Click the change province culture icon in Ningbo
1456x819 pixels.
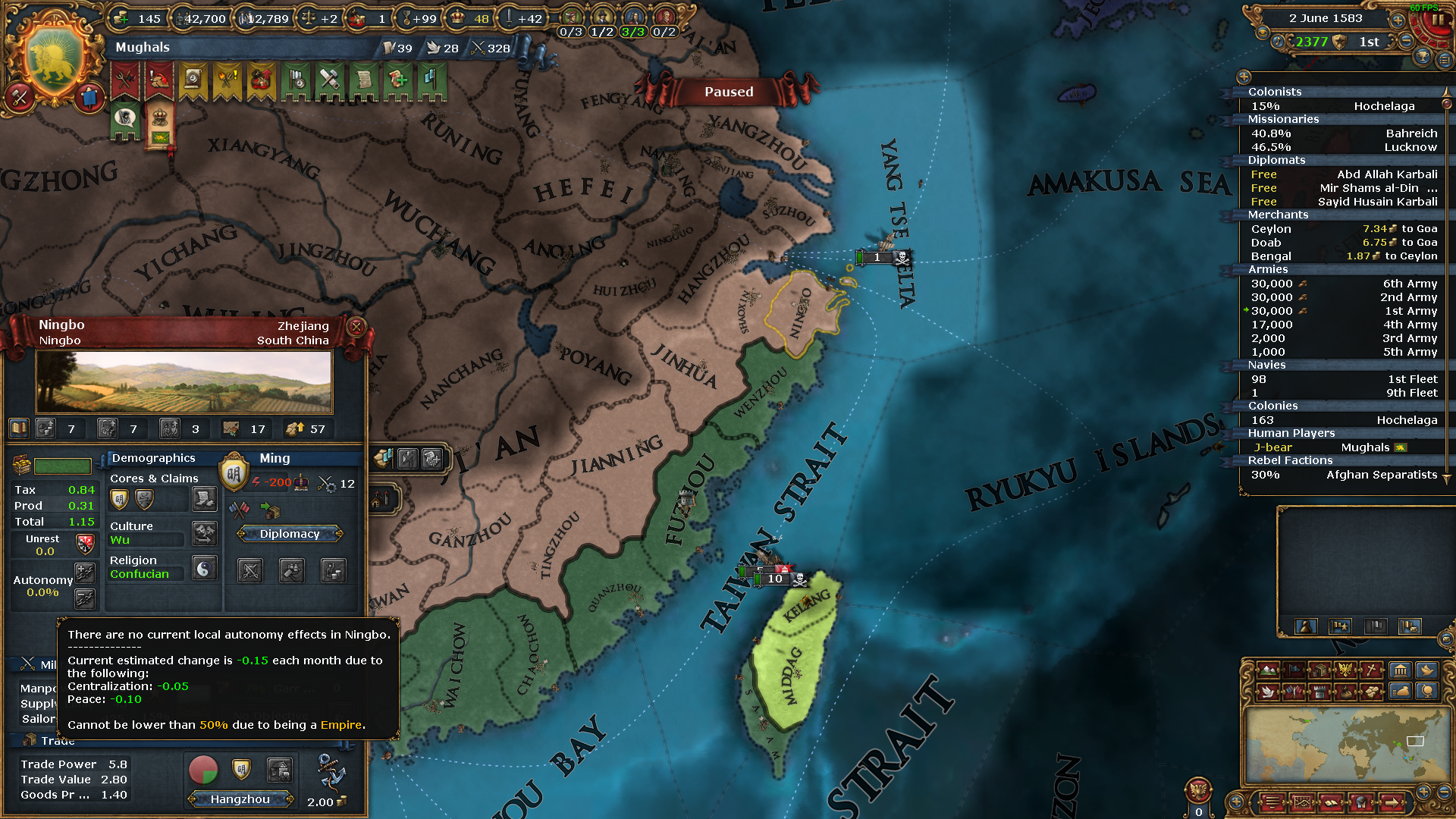click(205, 533)
